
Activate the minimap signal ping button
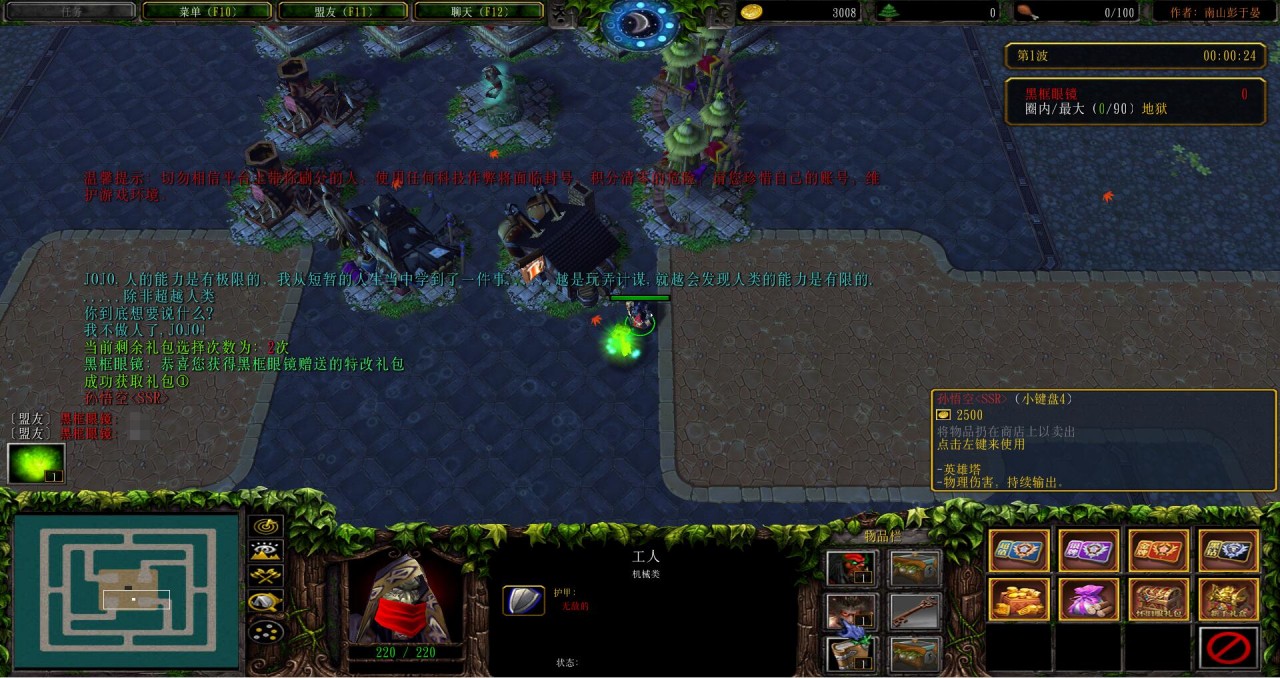(266, 526)
